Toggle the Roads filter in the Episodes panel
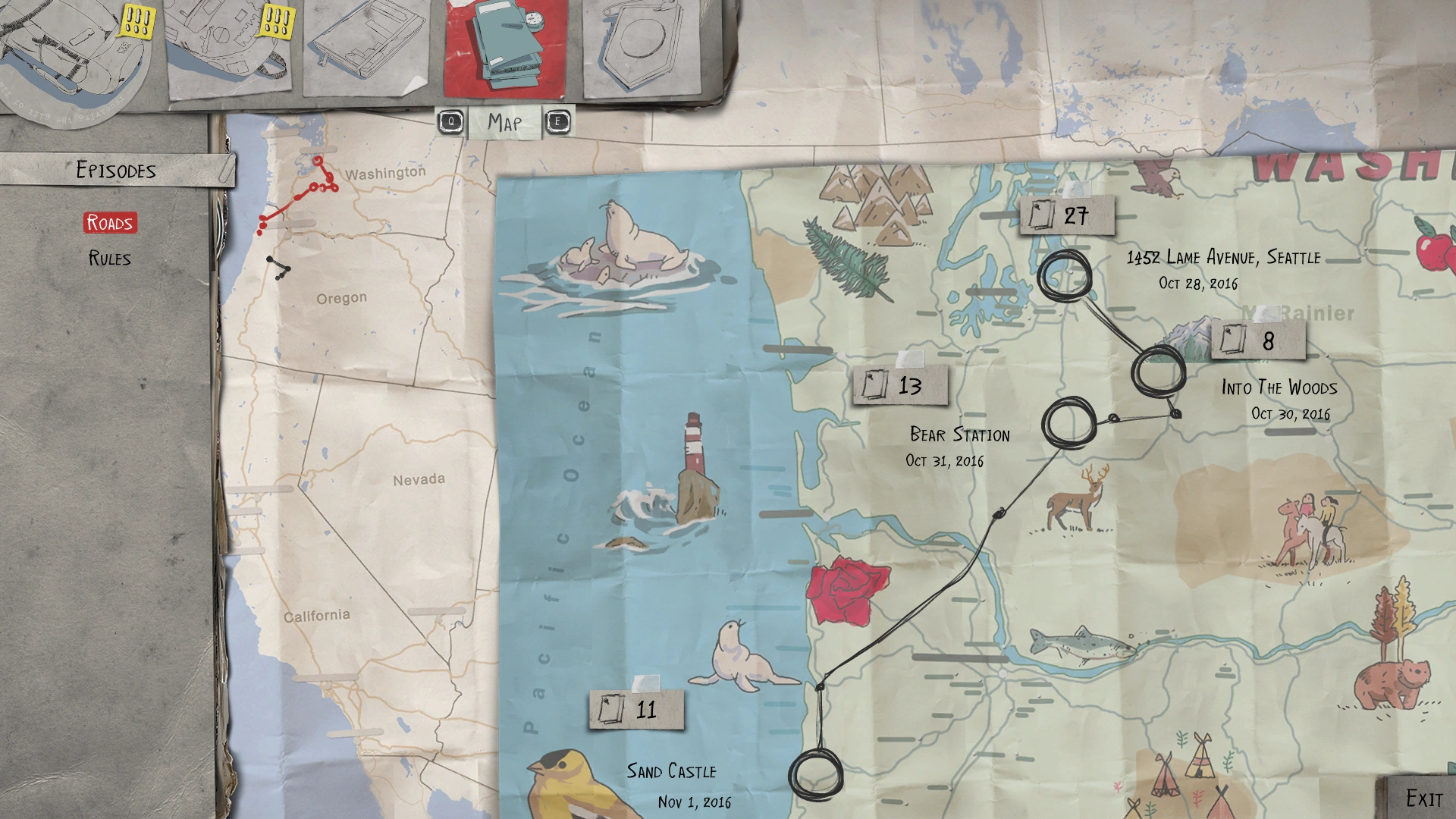 pos(111,224)
